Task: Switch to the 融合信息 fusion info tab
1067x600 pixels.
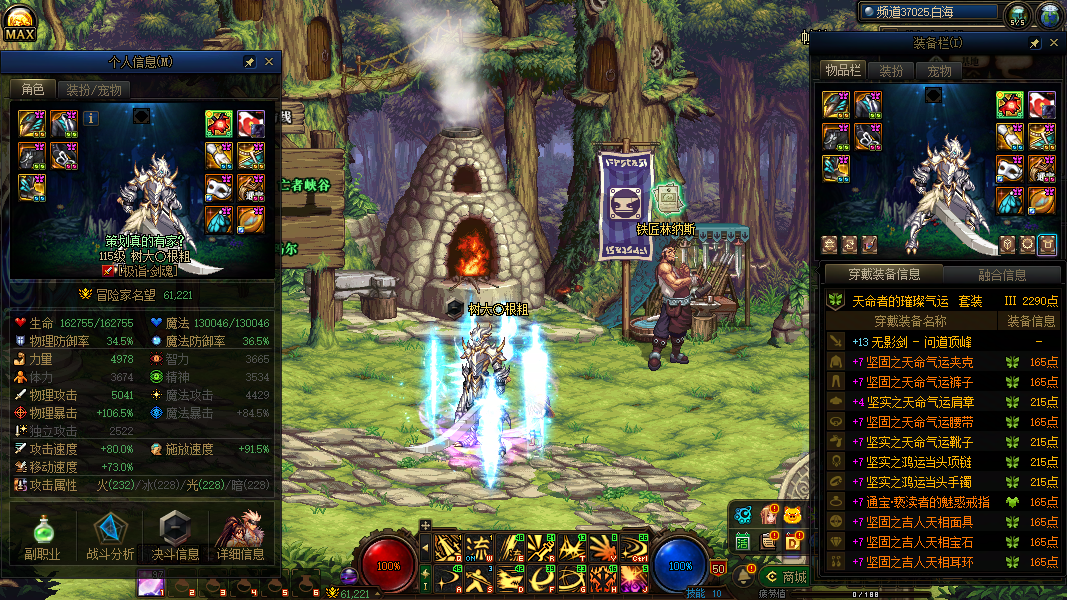Action: [x=1001, y=275]
